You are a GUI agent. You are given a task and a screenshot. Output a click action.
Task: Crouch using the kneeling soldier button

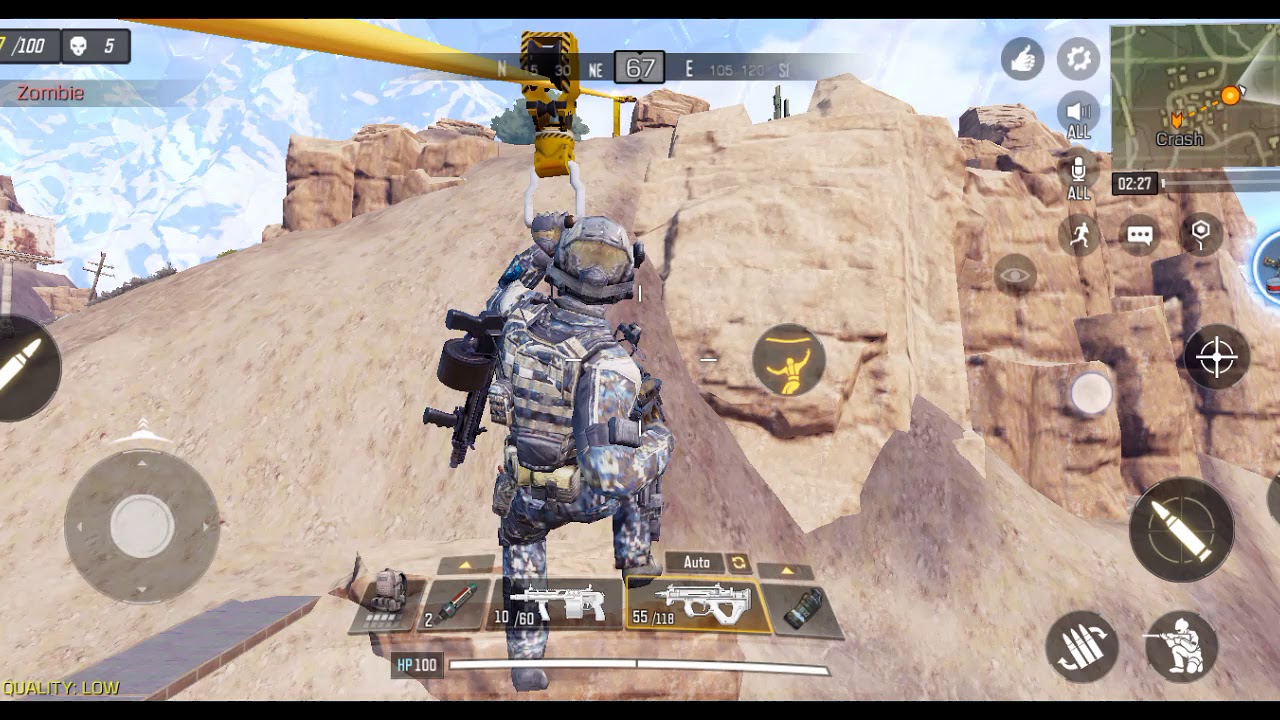pyautogui.click(x=1181, y=646)
